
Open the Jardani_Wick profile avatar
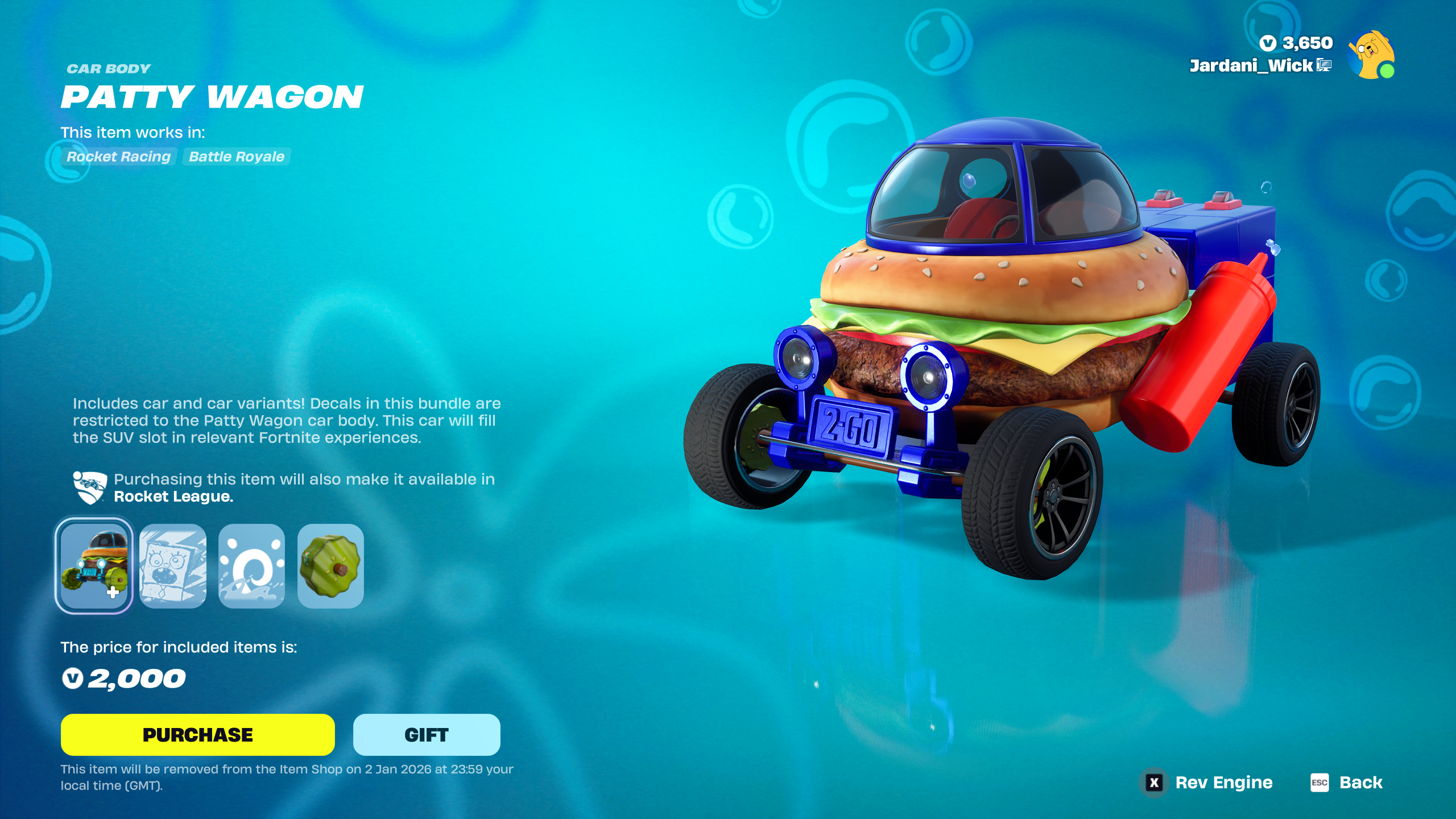click(1371, 55)
